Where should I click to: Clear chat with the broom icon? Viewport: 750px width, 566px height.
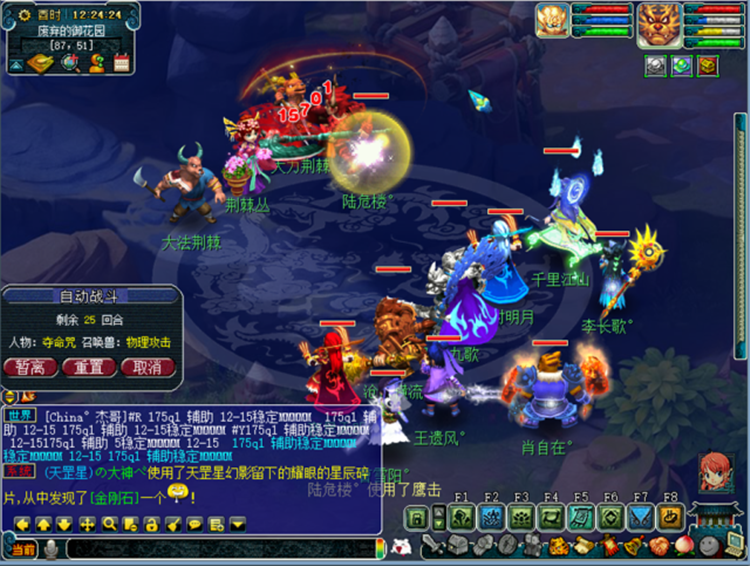(x=171, y=524)
